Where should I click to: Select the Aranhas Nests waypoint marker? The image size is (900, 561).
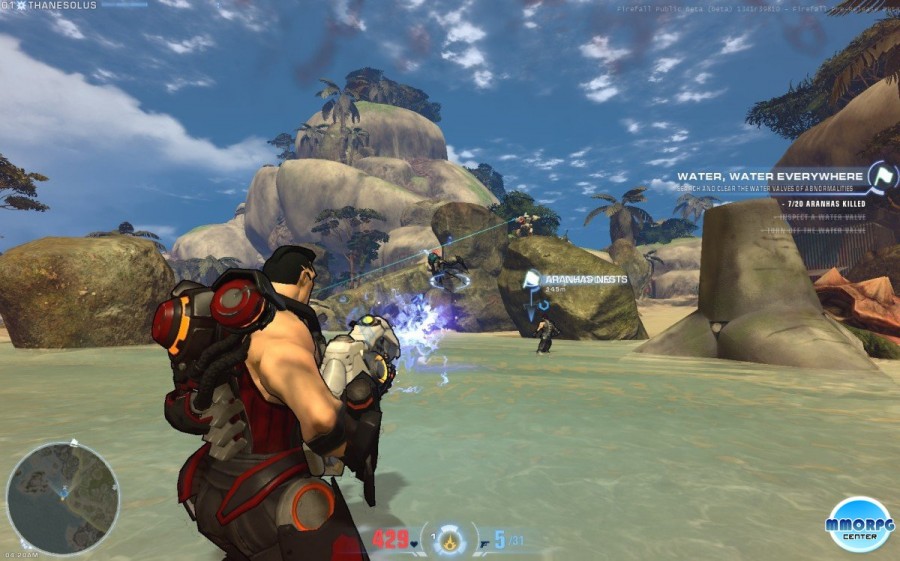[x=532, y=279]
